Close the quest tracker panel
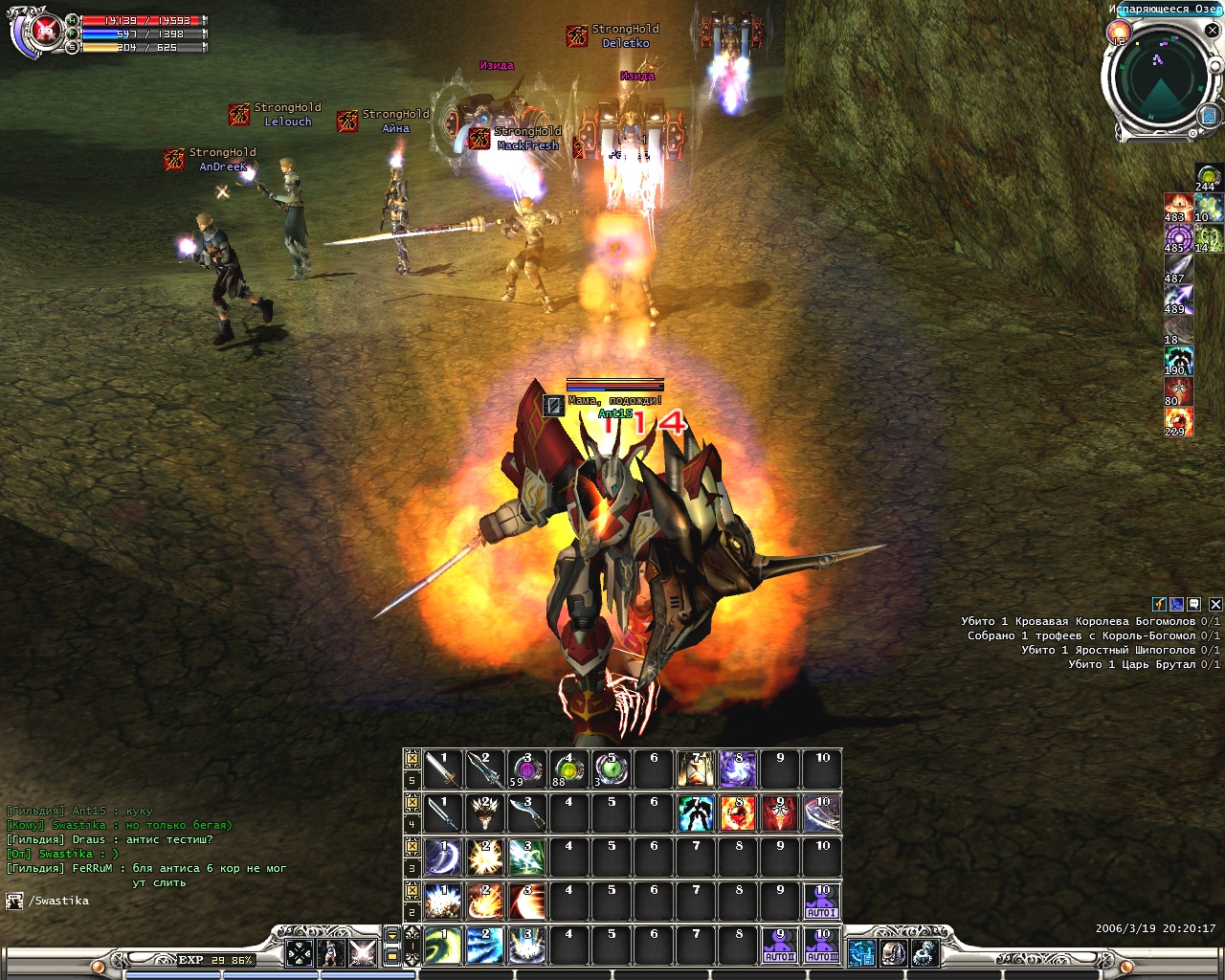 [x=1215, y=604]
